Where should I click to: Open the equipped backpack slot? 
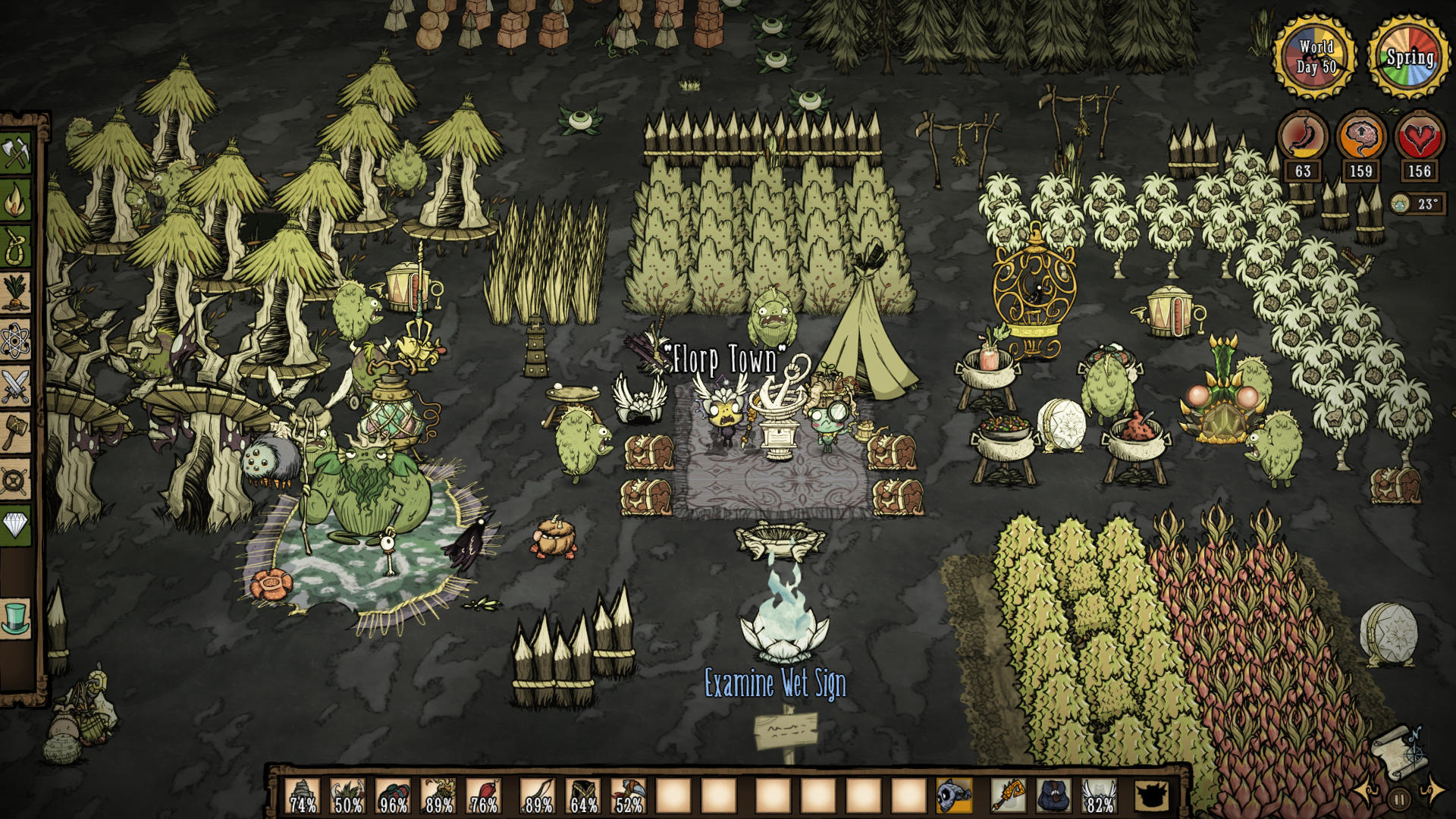(x=1054, y=796)
